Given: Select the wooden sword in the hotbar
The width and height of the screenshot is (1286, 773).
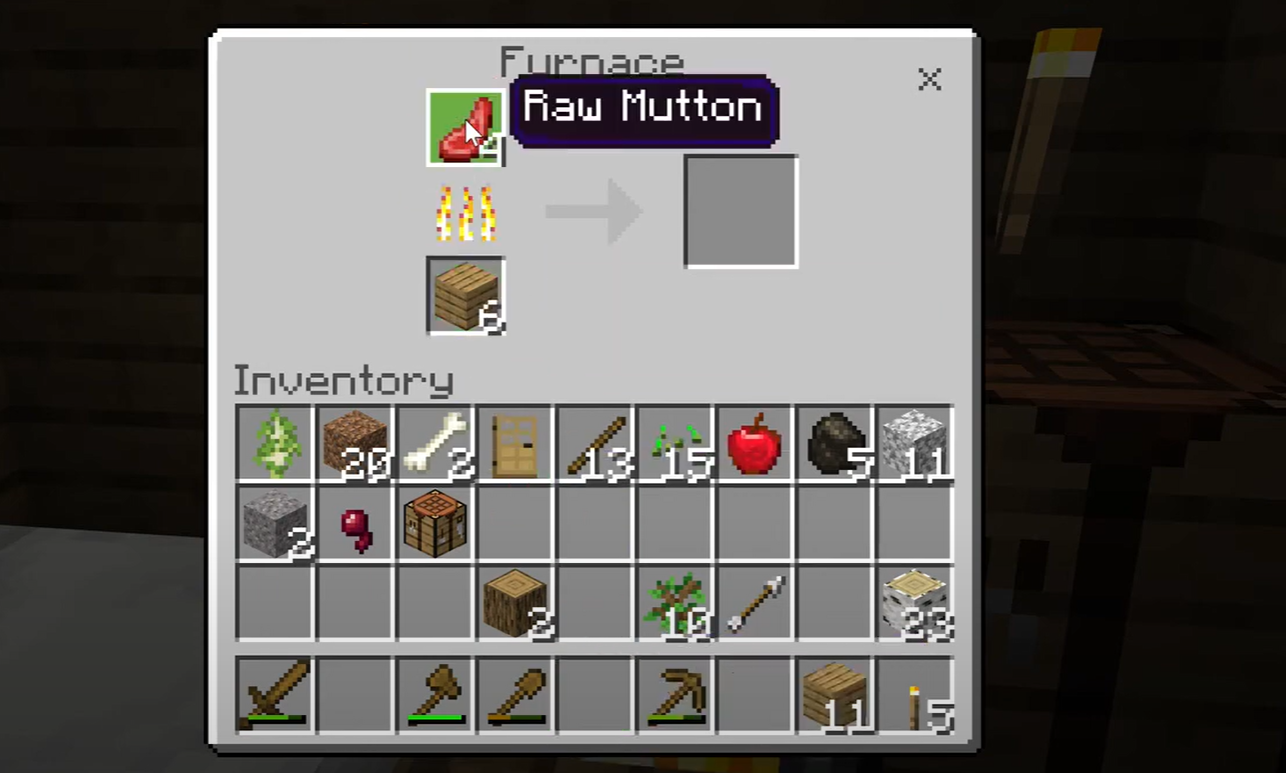Looking at the screenshot, I should [275, 692].
